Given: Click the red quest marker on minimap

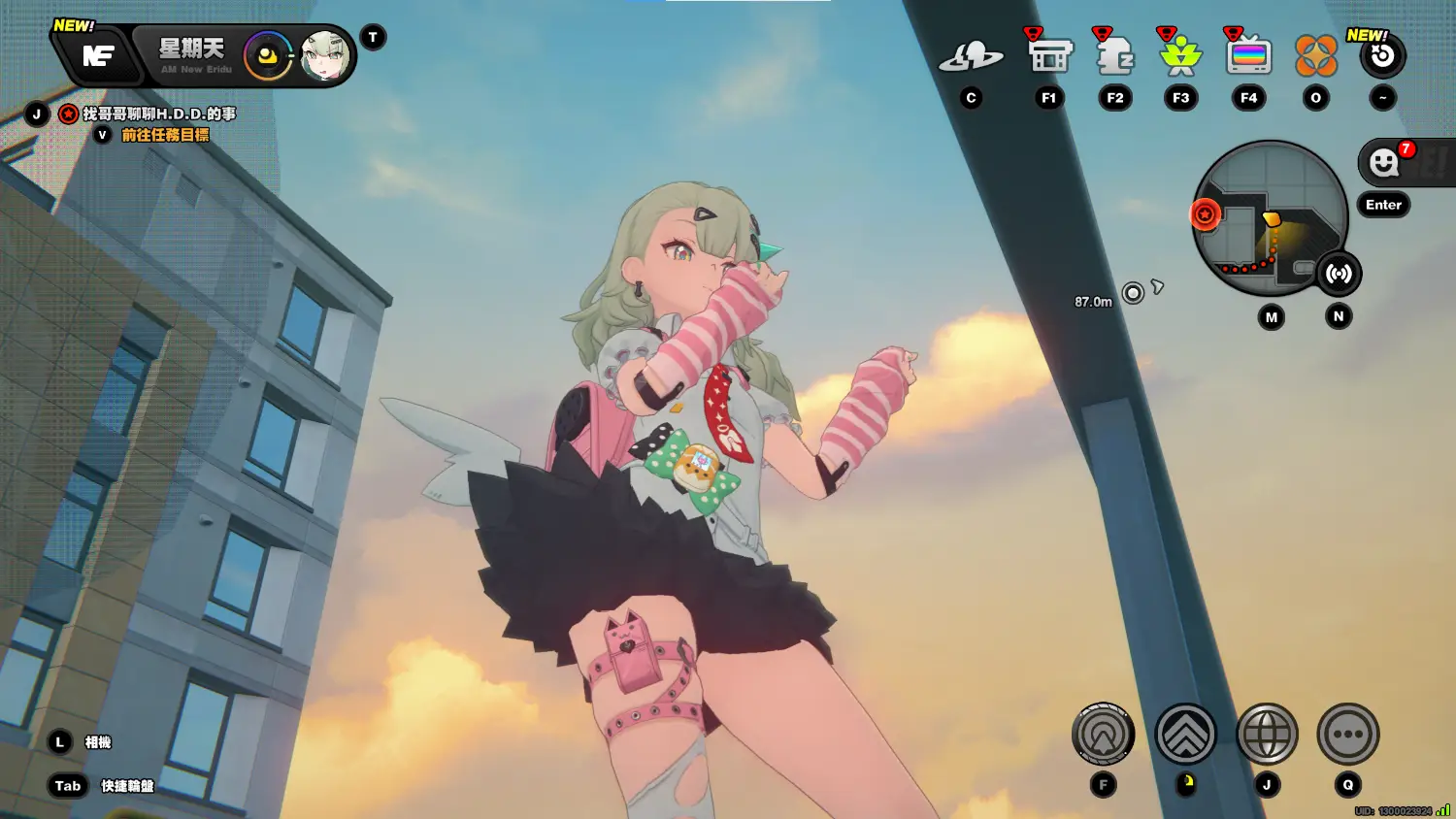Looking at the screenshot, I should tap(1205, 213).
